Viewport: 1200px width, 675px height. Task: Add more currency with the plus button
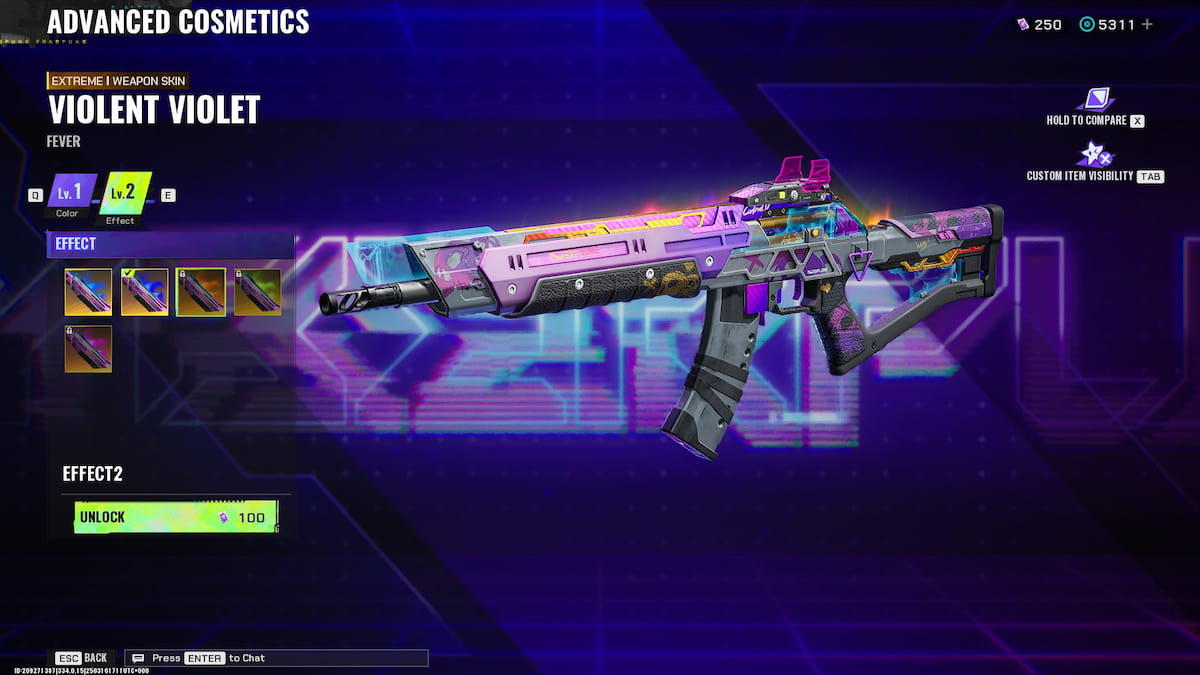(1146, 24)
